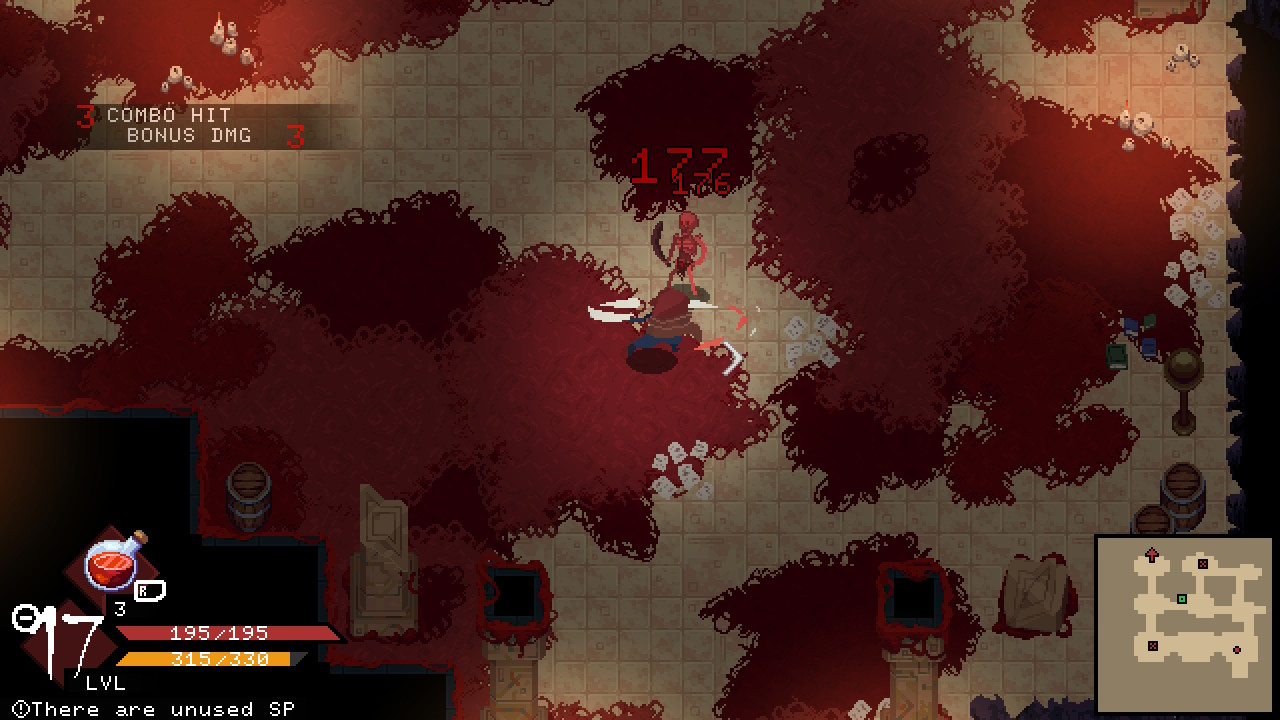Click the health potion flask icon
The image size is (1280, 720).
(112, 564)
